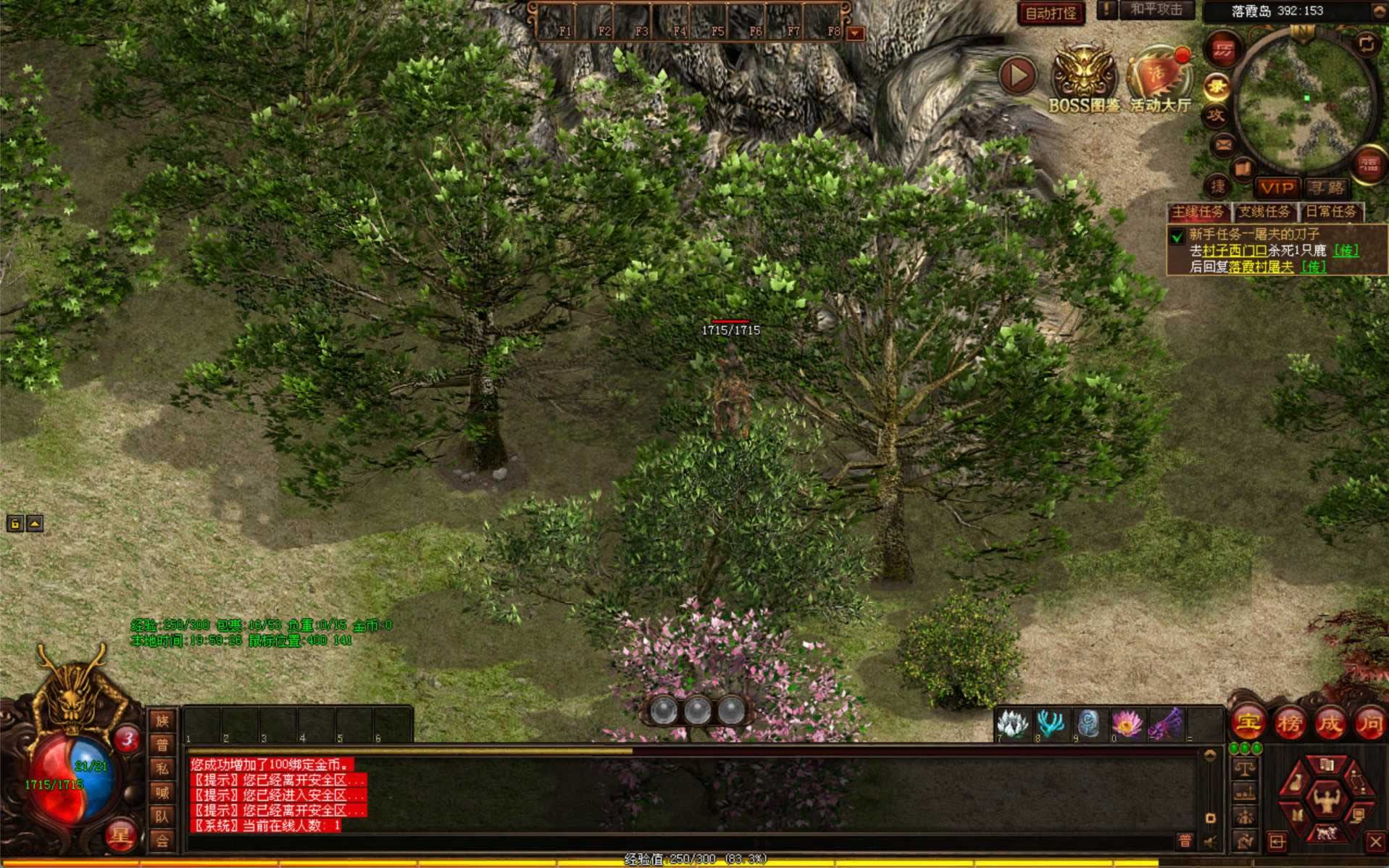The height and width of the screenshot is (868, 1389).
Task: Open the 榜 ranking button
Action: coord(1289,722)
